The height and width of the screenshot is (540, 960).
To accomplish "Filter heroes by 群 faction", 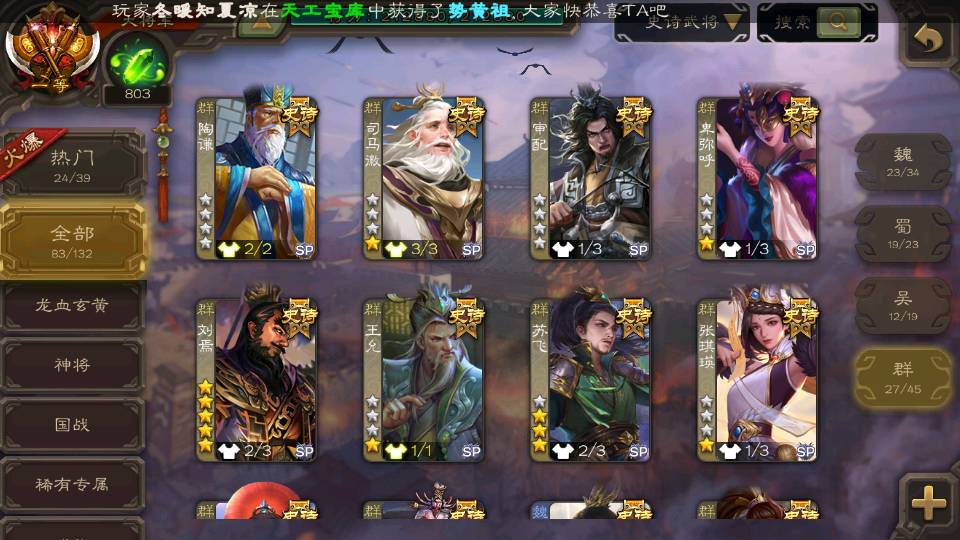I will pyautogui.click(x=903, y=377).
